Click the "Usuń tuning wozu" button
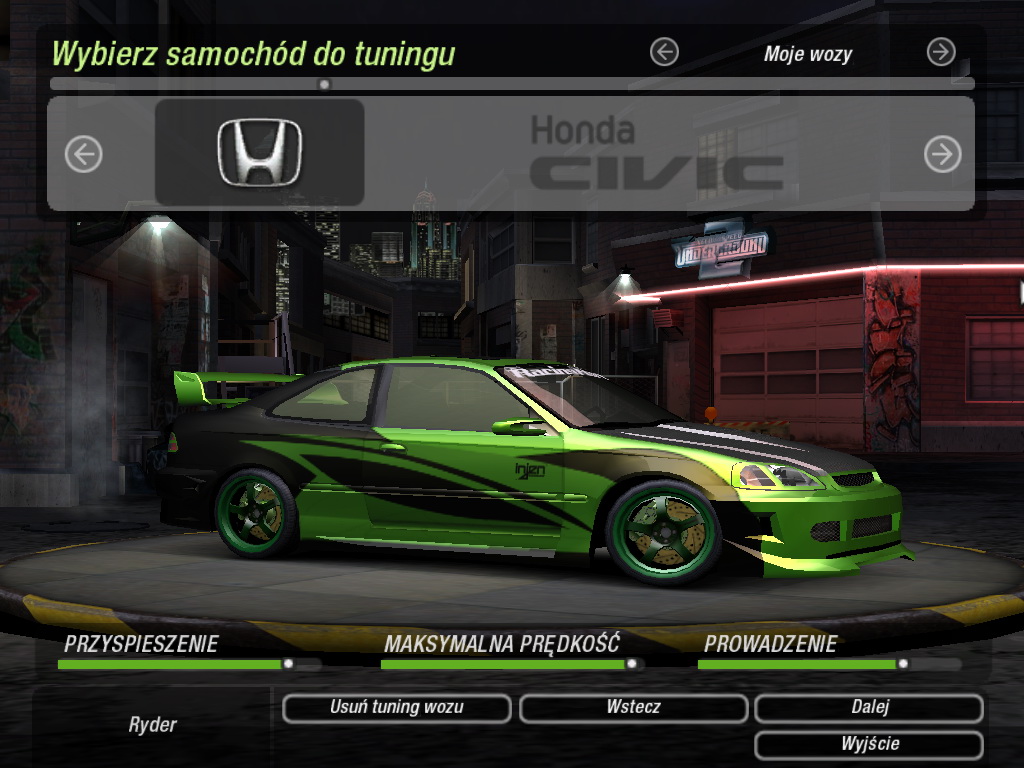 (397, 708)
